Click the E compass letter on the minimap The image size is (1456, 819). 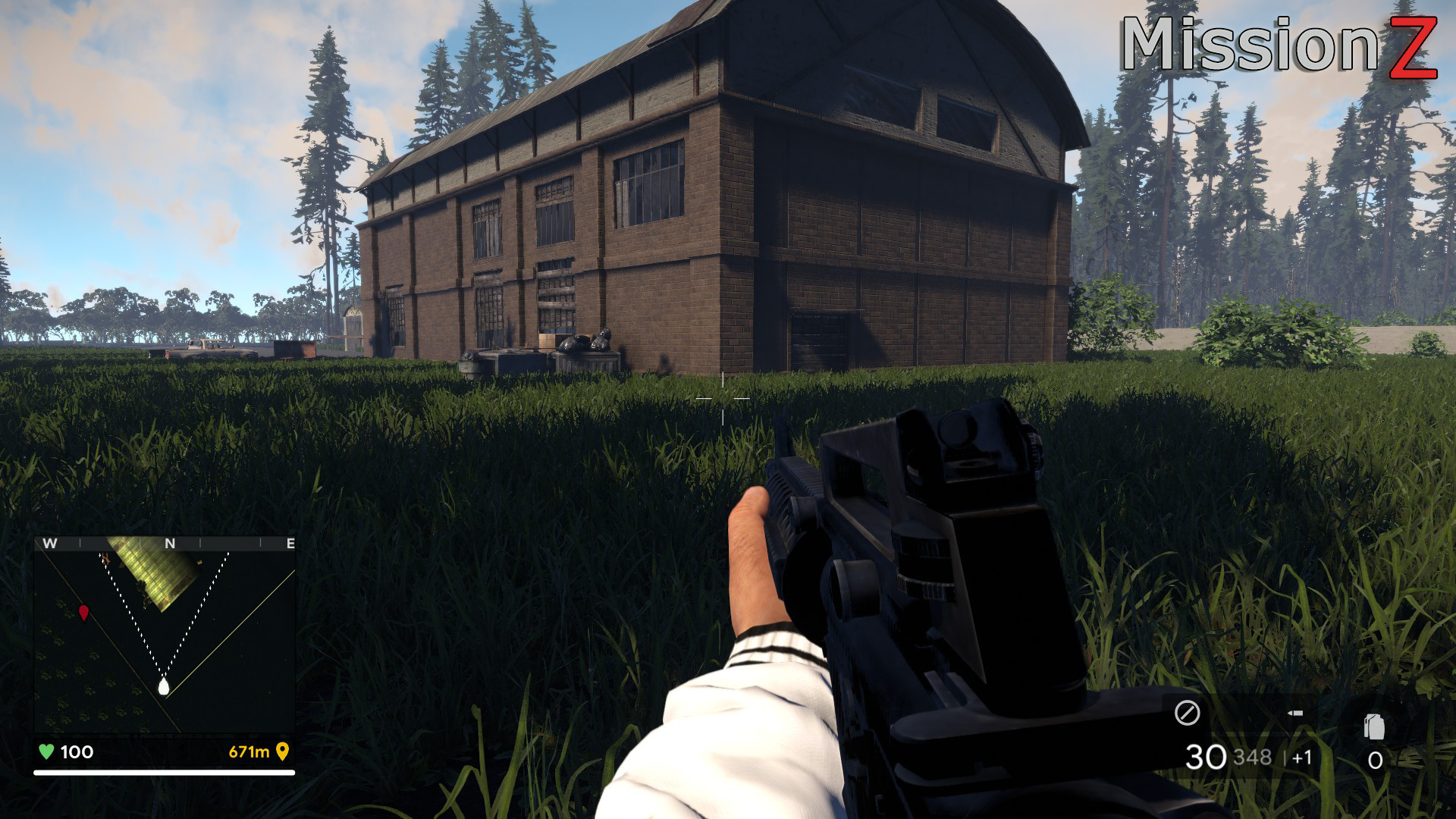tap(290, 543)
